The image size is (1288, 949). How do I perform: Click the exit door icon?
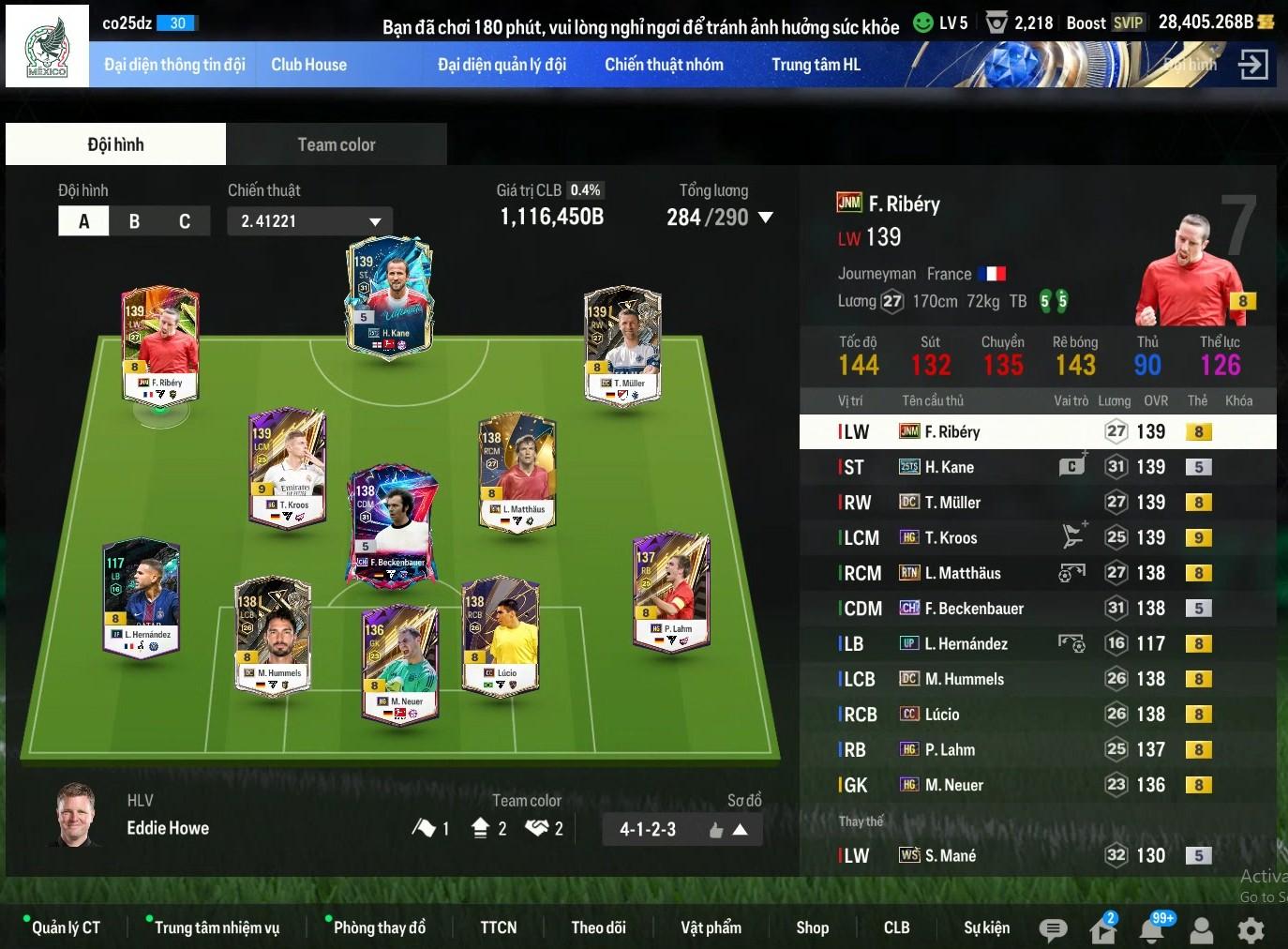tap(1252, 65)
